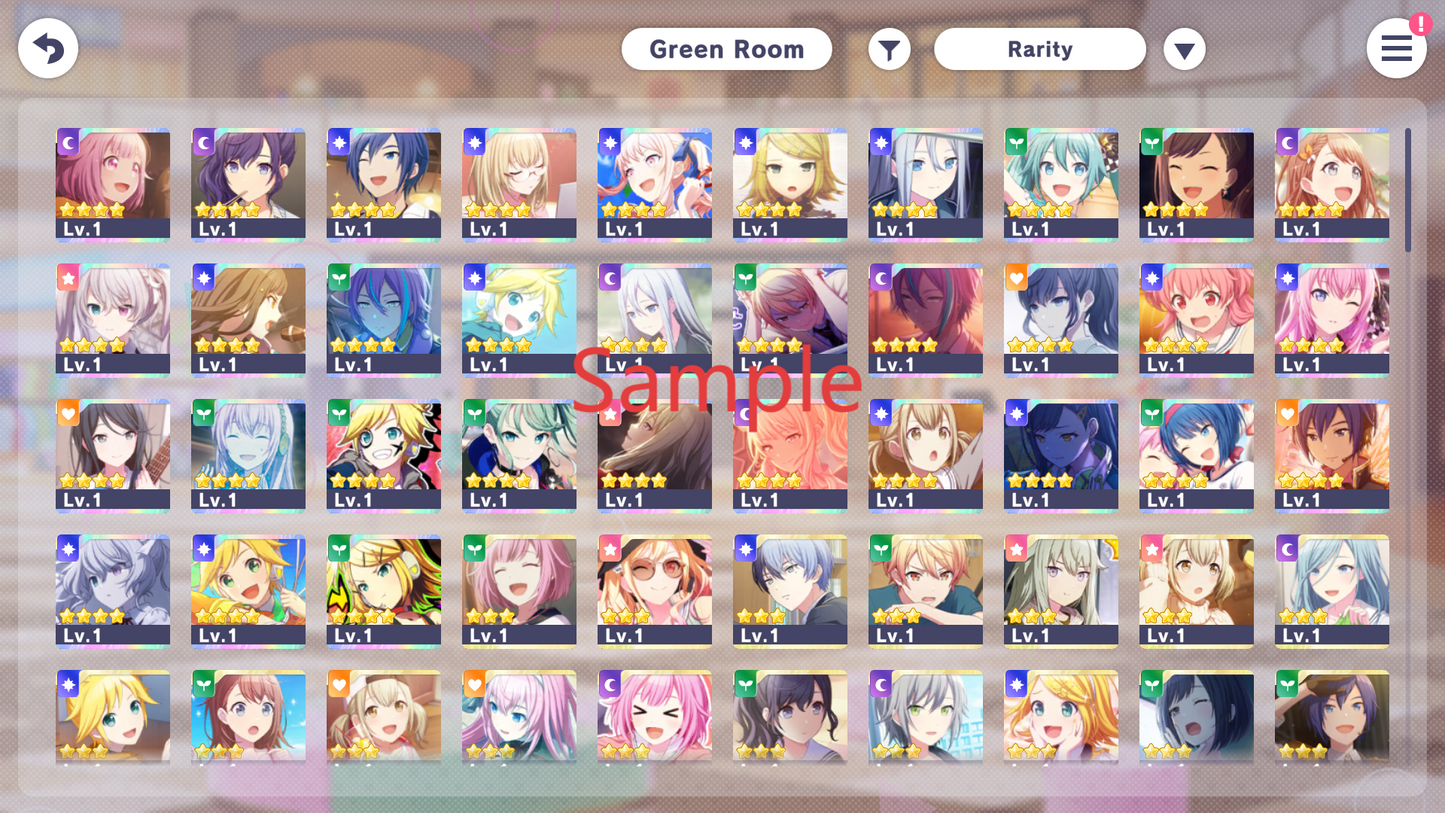The height and width of the screenshot is (813, 1445).
Task: Open the filter funnel icon
Action: (x=889, y=48)
